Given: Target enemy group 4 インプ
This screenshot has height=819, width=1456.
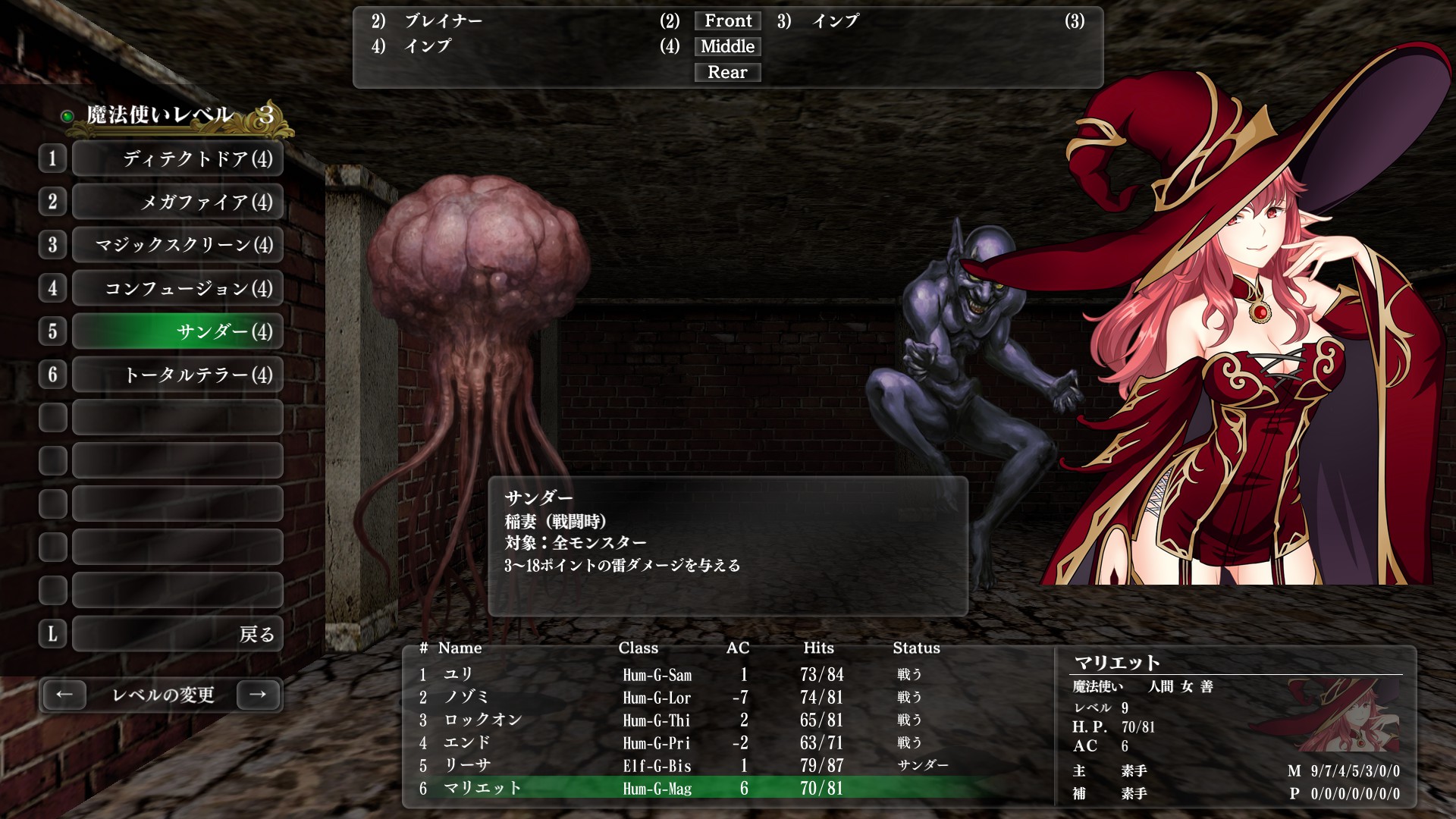Looking at the screenshot, I should click(x=428, y=47).
